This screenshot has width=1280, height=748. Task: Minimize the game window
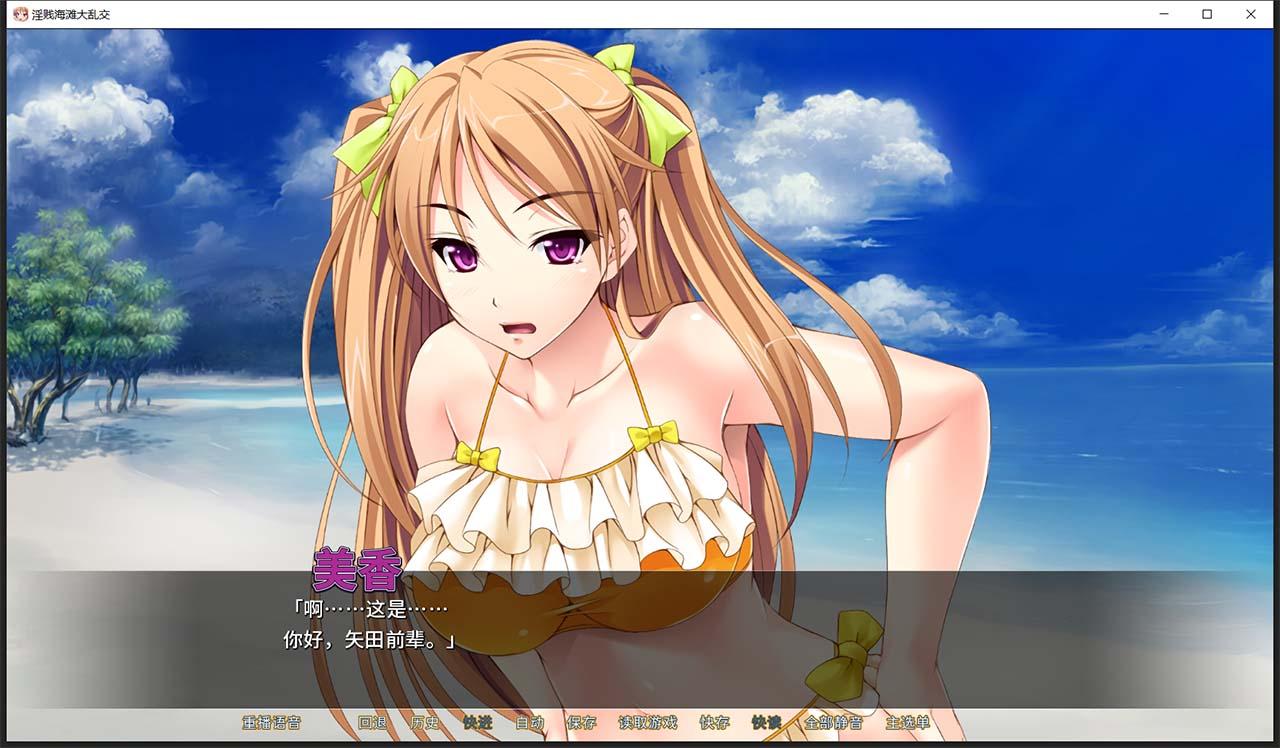click(1163, 14)
